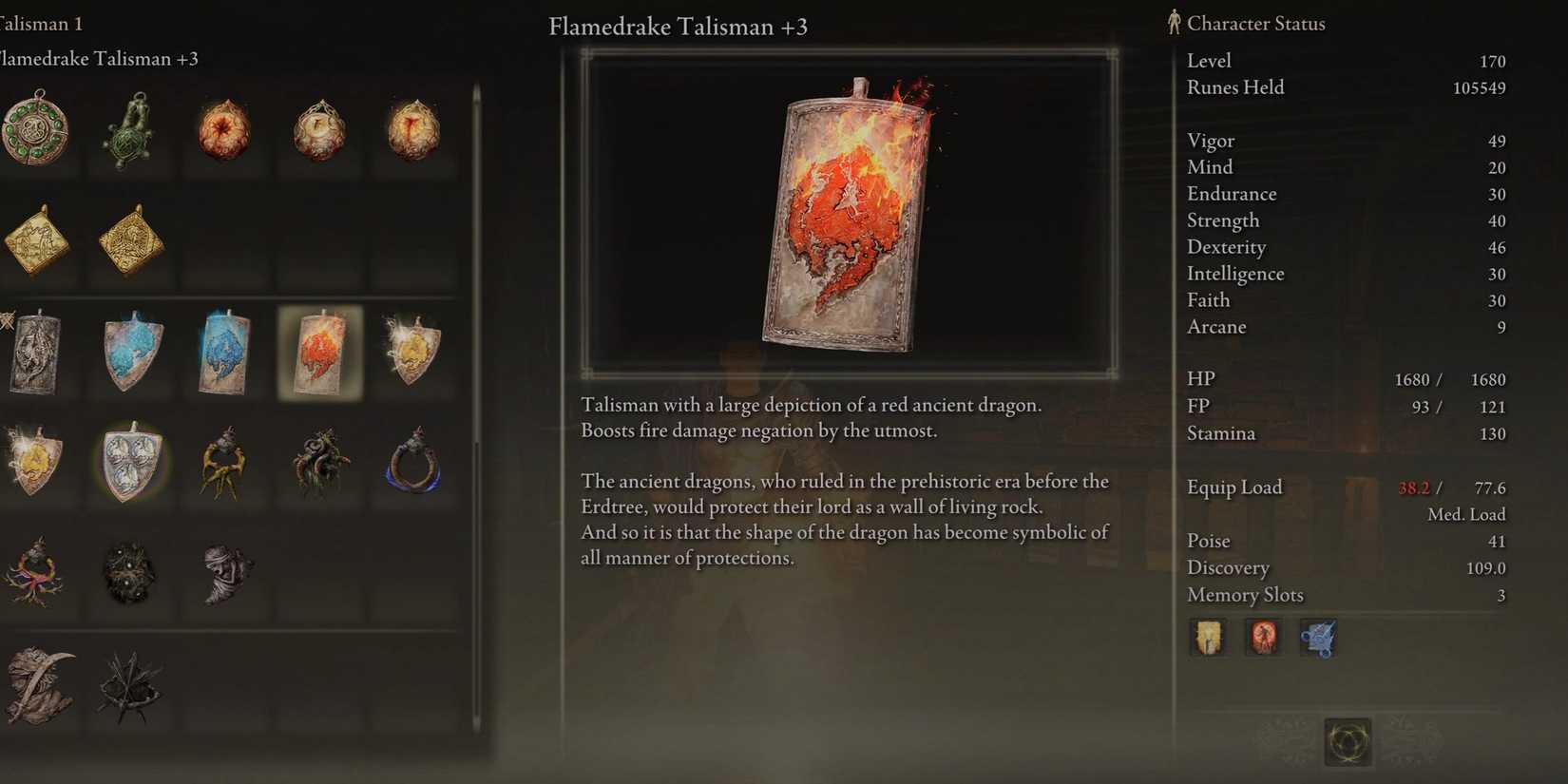Image resolution: width=1568 pixels, height=784 pixels.
Task: Select the equipped Flamedrake Talisman +3
Action: pyautogui.click(x=320, y=354)
